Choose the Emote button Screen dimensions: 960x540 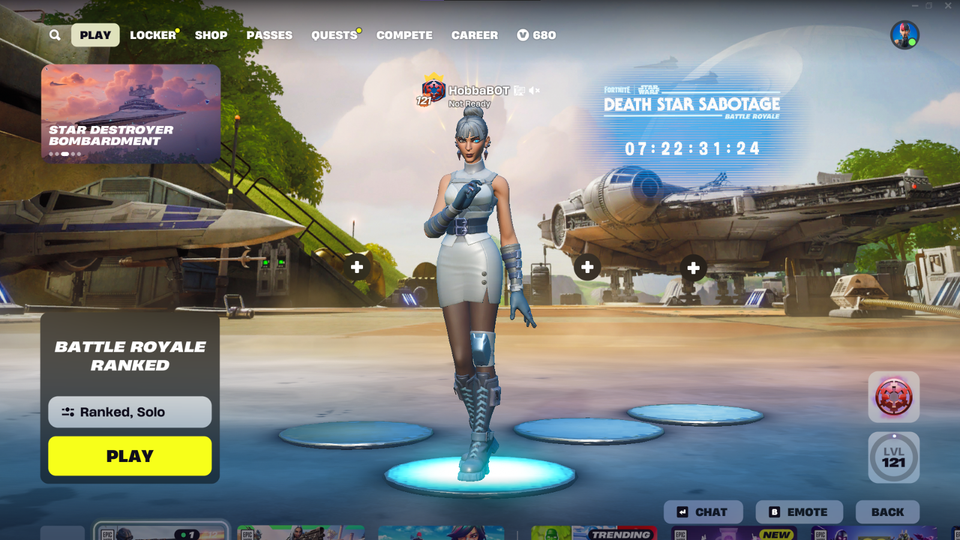(x=798, y=512)
